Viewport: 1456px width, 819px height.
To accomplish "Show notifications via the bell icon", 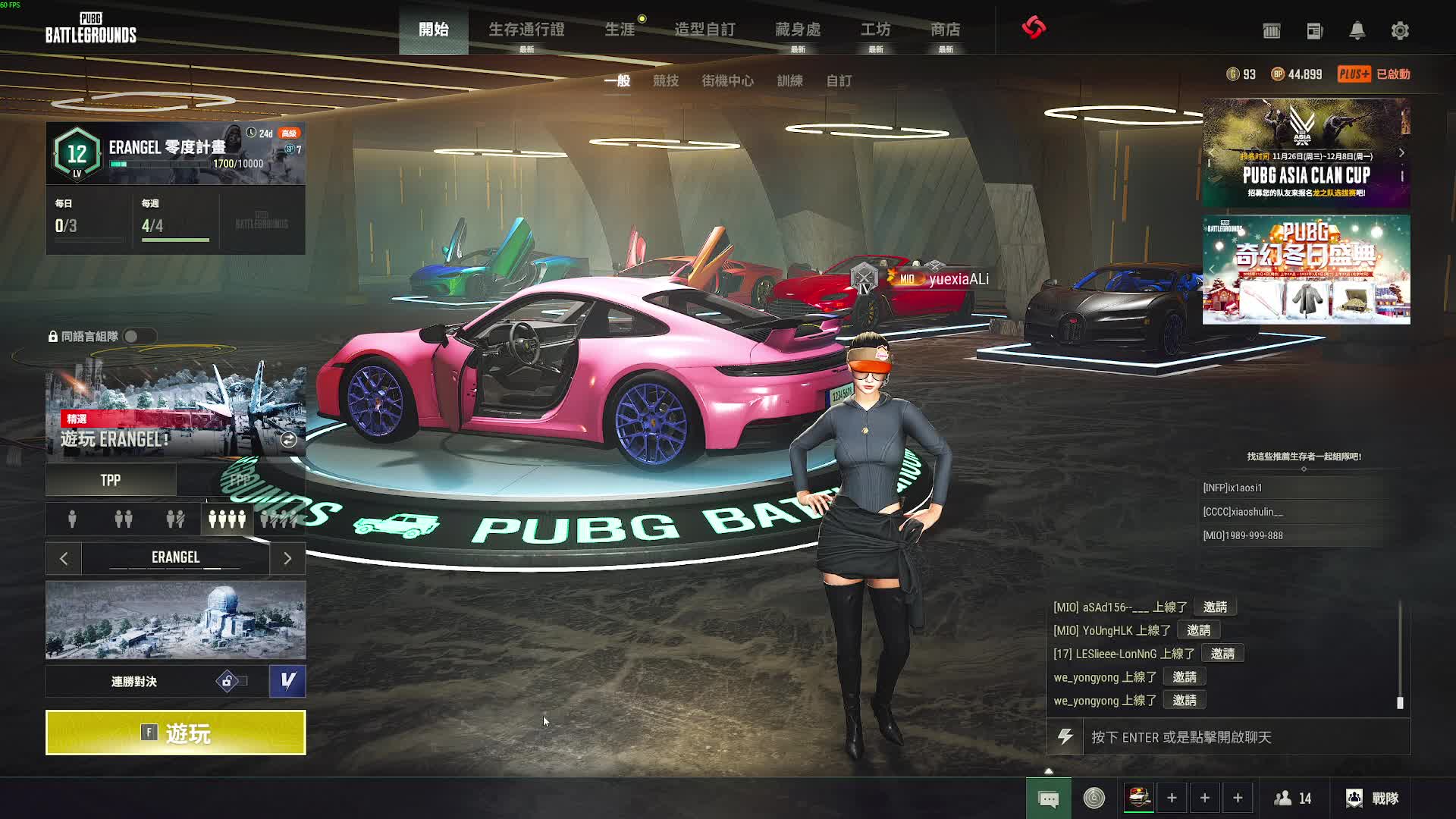I will point(1357,31).
